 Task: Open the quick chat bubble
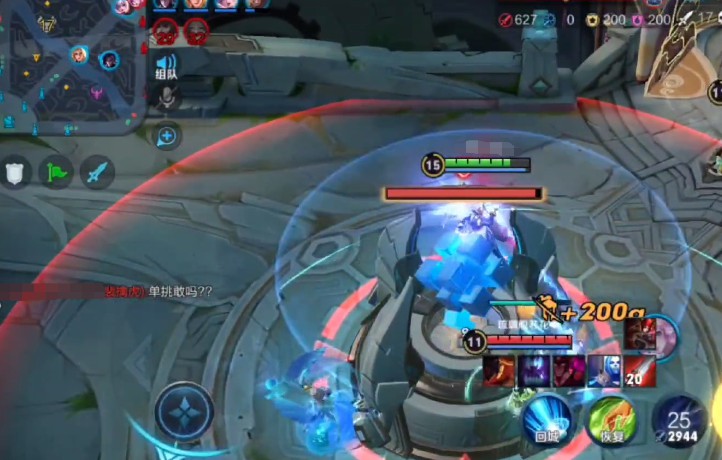click(x=167, y=135)
